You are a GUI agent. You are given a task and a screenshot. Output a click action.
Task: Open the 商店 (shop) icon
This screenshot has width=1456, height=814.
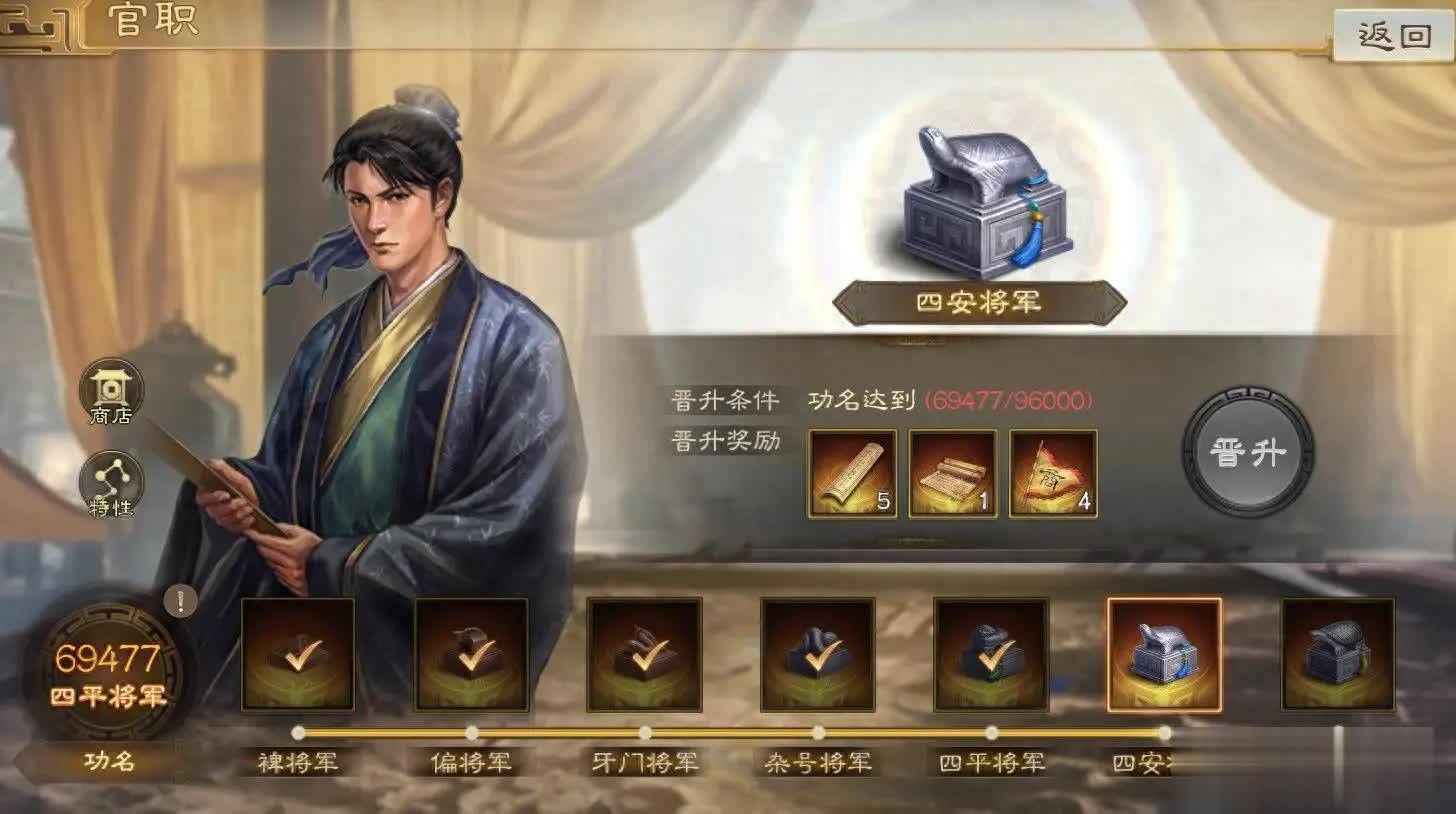[x=110, y=393]
